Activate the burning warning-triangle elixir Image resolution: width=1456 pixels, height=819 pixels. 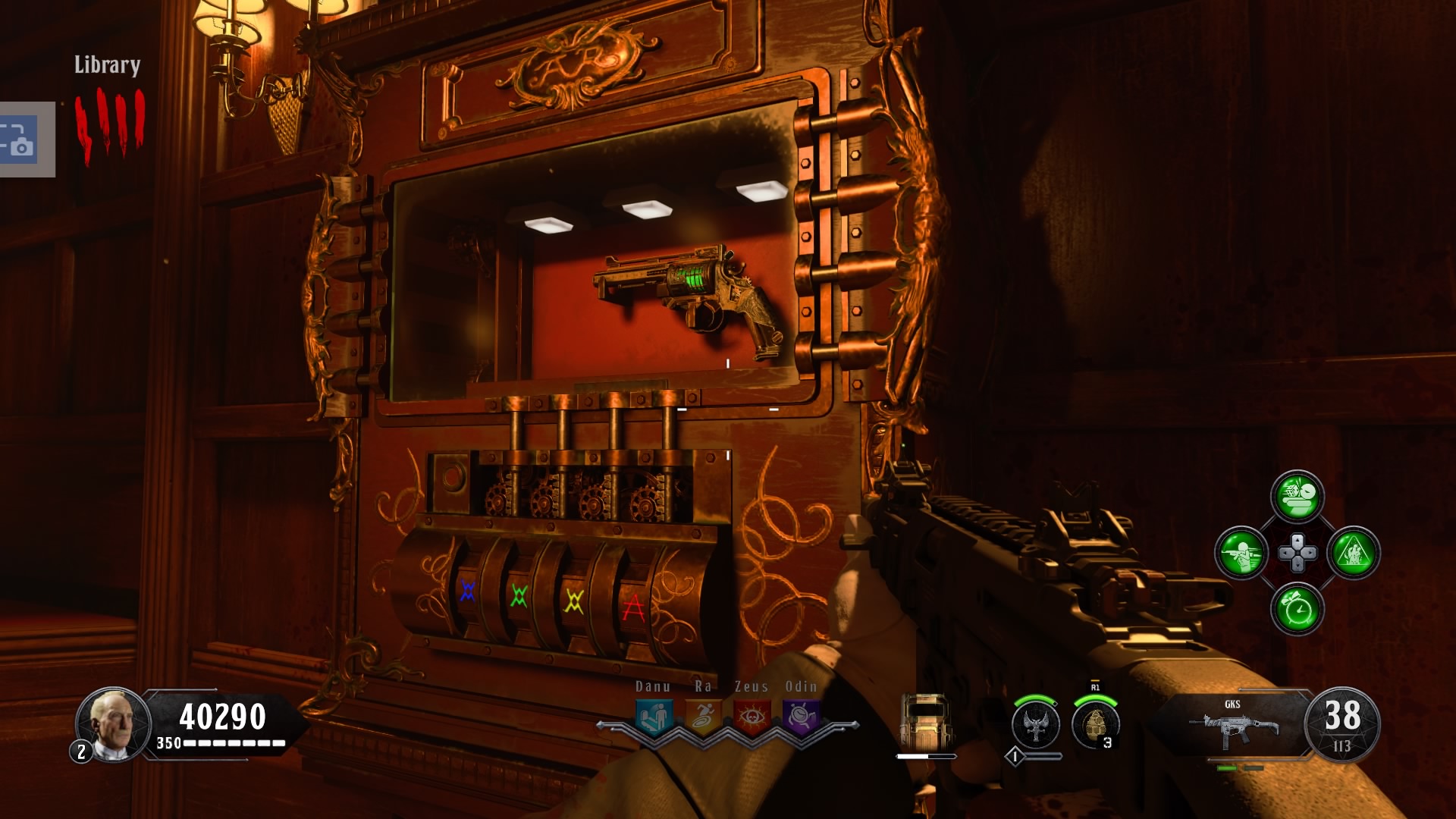[1354, 553]
